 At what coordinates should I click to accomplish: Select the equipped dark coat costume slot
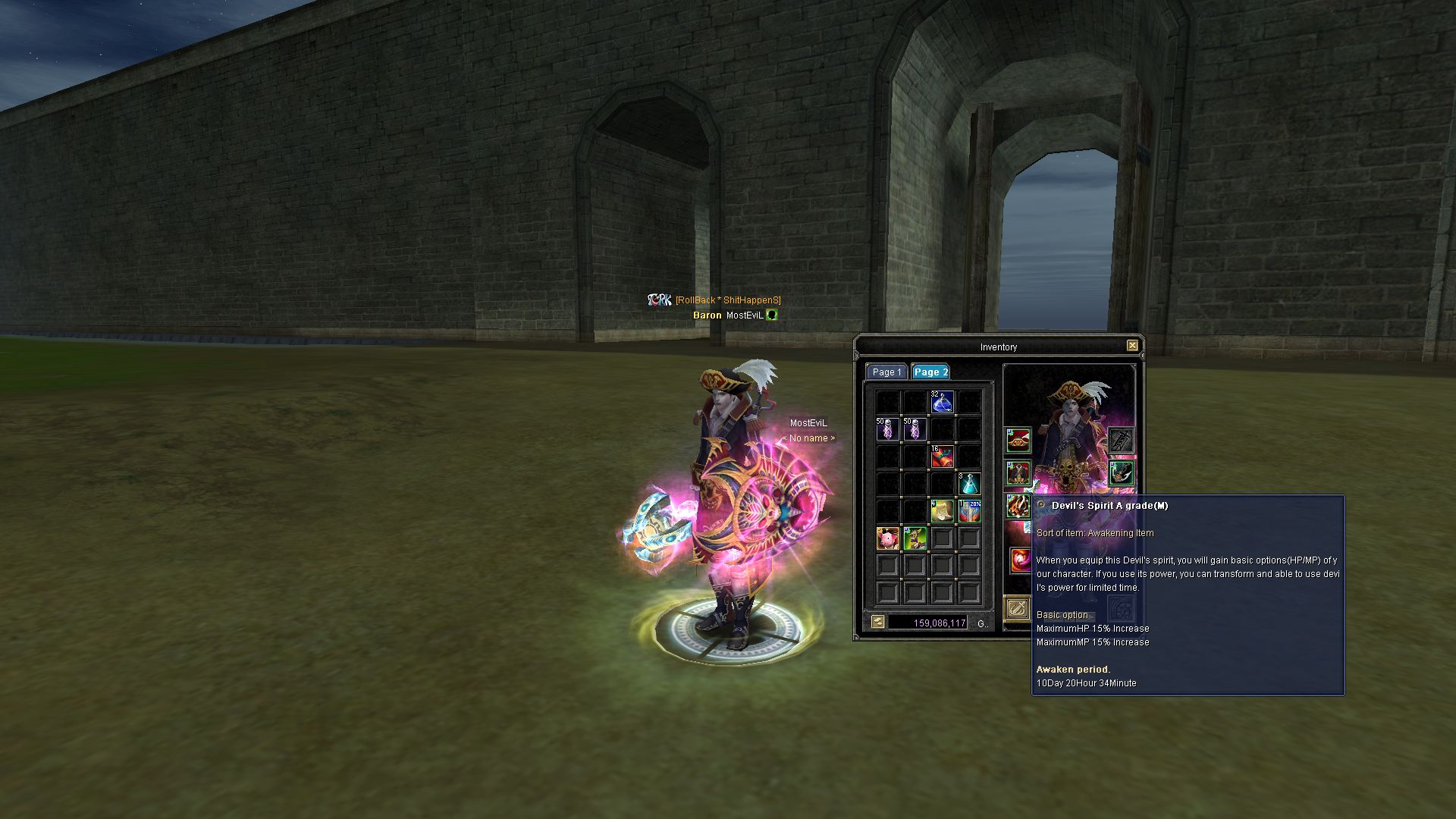pos(1018,473)
